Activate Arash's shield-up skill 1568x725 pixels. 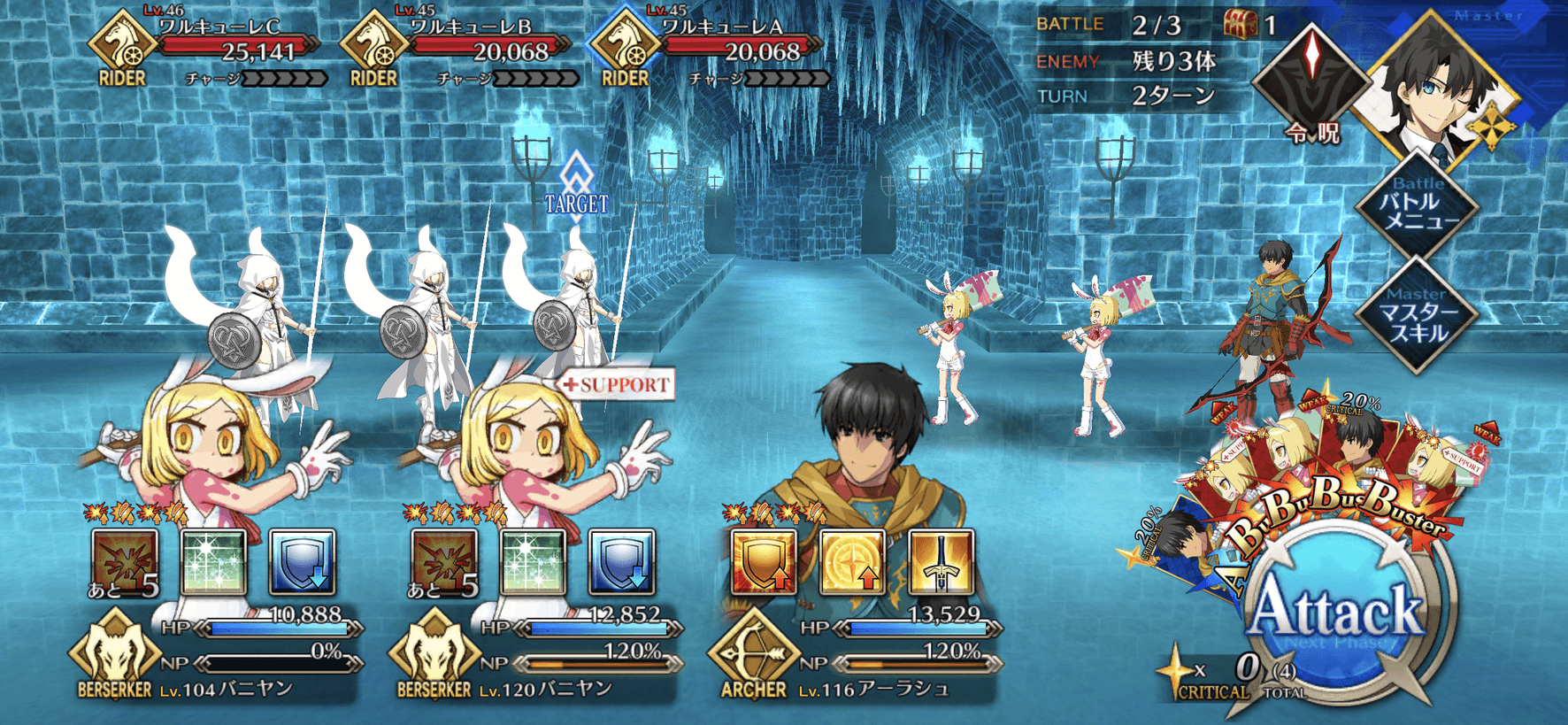pos(763,561)
